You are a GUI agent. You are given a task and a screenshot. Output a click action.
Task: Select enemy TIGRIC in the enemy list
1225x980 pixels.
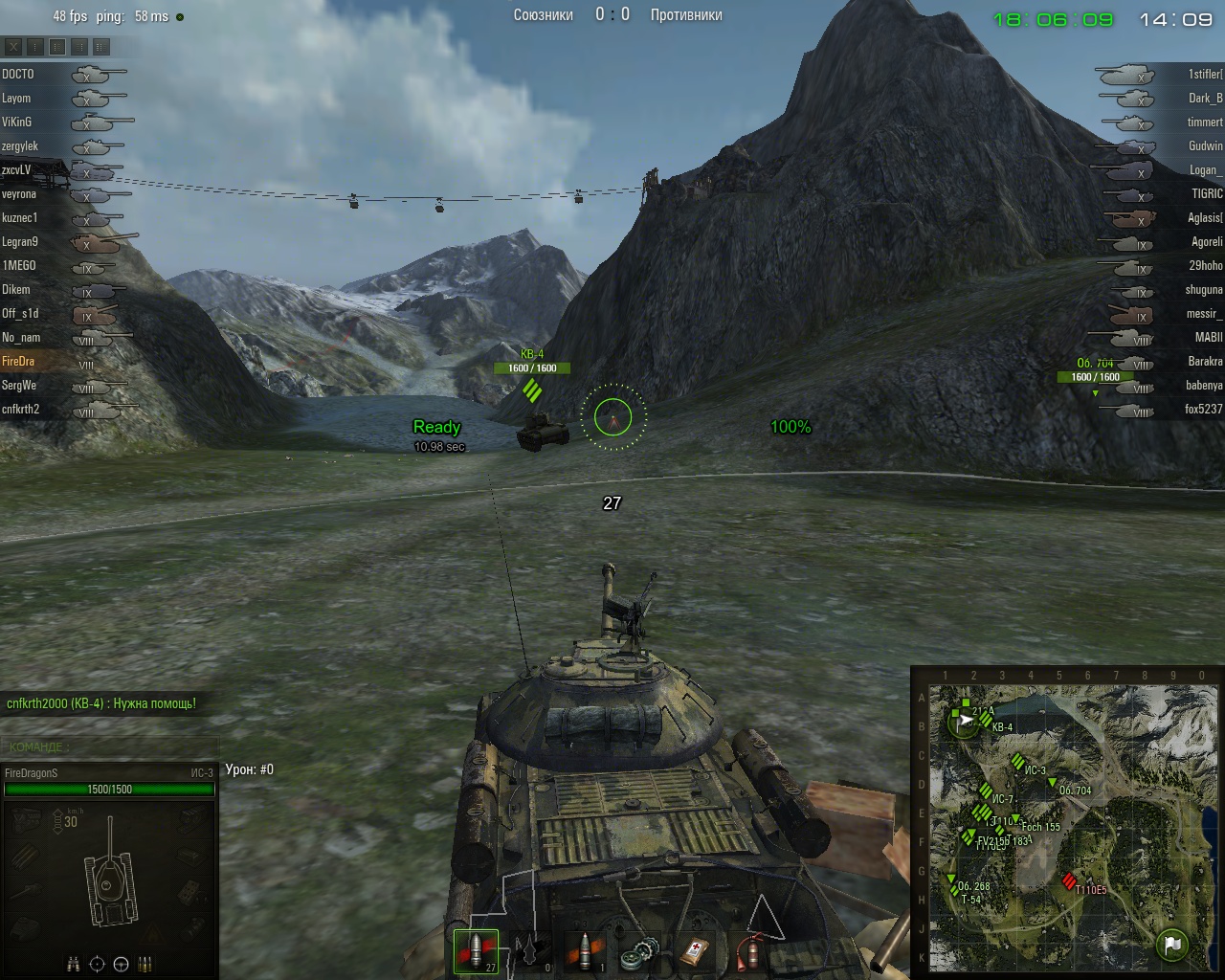click(x=1206, y=193)
